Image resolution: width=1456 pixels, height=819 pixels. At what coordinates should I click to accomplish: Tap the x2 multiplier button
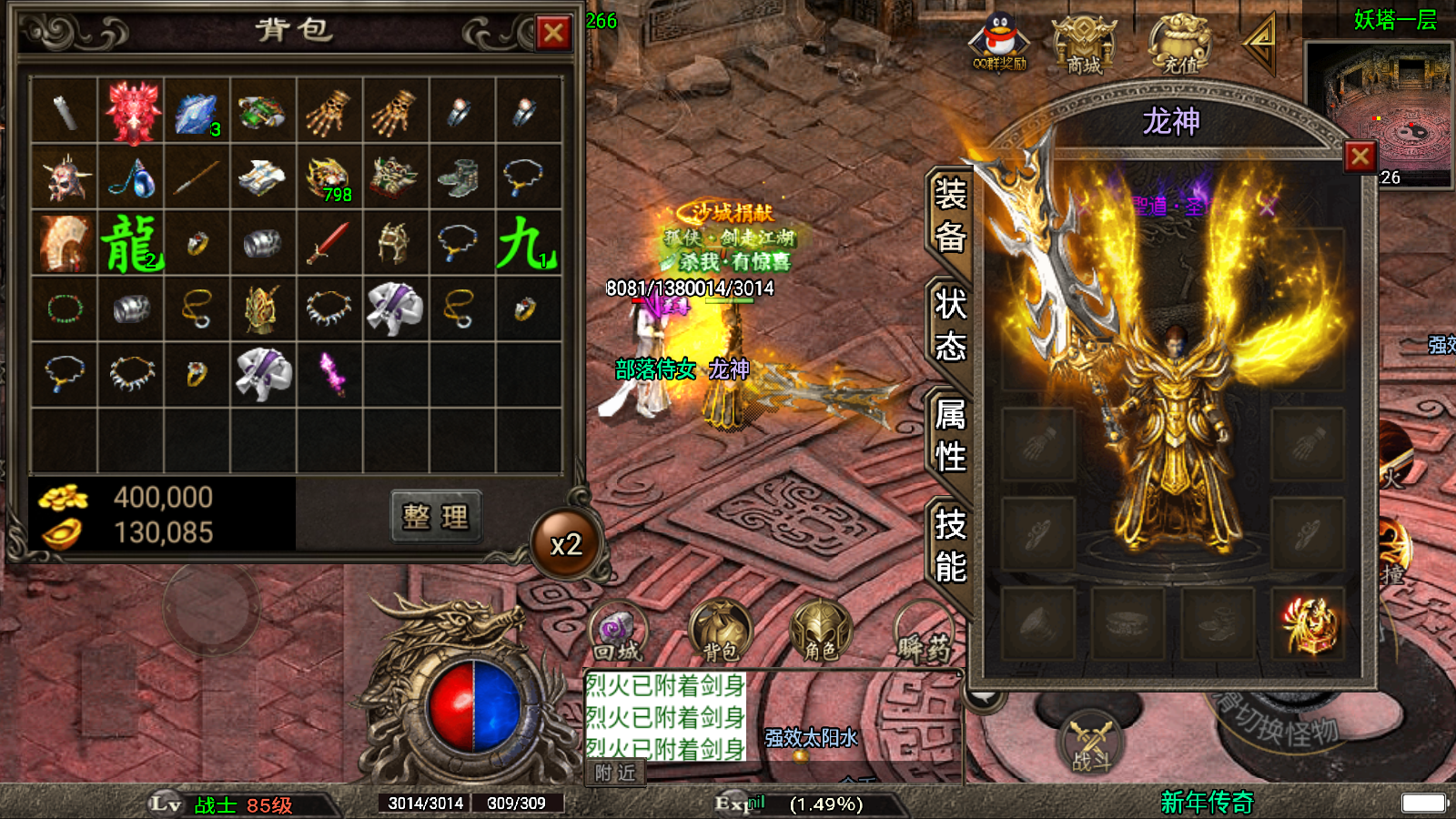click(x=566, y=544)
